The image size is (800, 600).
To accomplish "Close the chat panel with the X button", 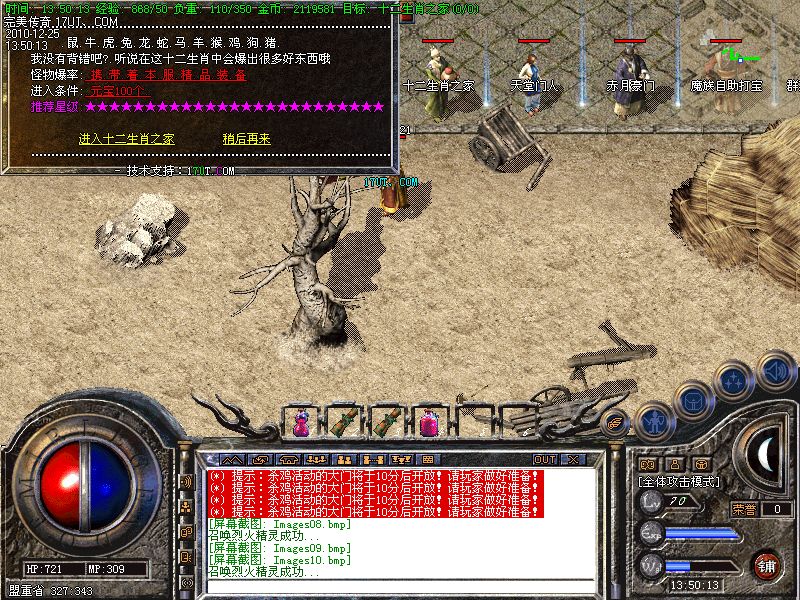I will [572, 459].
